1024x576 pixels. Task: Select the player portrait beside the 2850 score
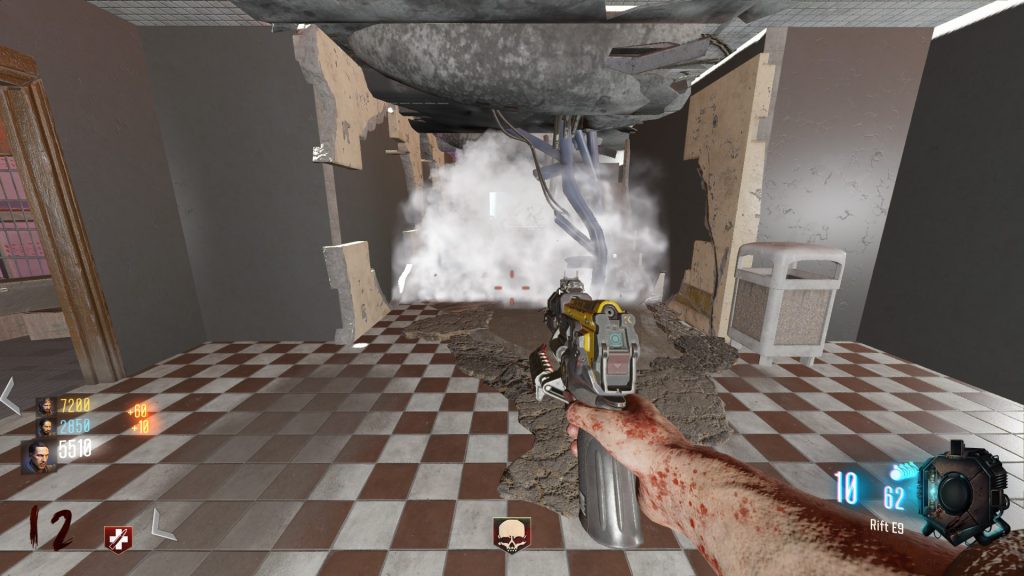[46, 427]
